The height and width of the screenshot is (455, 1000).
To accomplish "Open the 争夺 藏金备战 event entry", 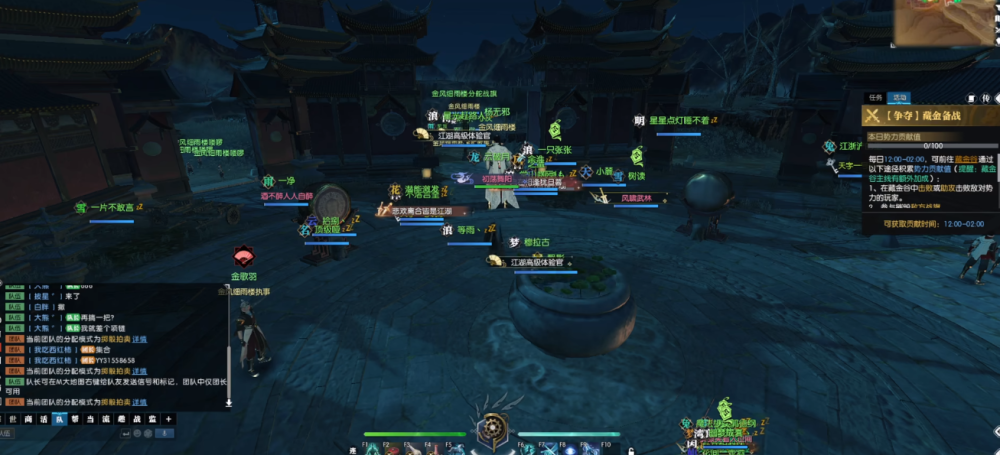I will 930,116.
